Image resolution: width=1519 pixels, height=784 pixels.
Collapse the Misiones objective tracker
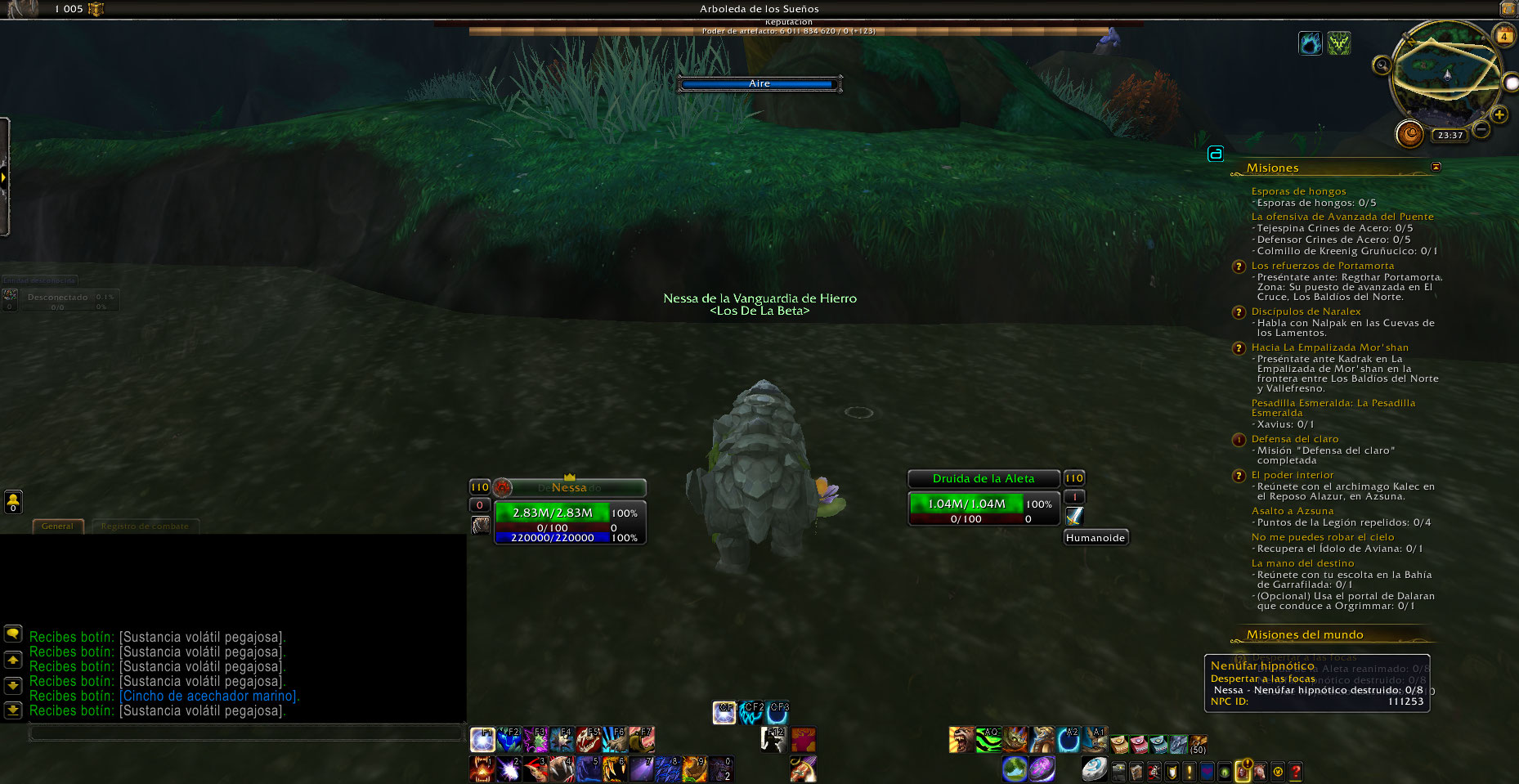pos(1436,167)
